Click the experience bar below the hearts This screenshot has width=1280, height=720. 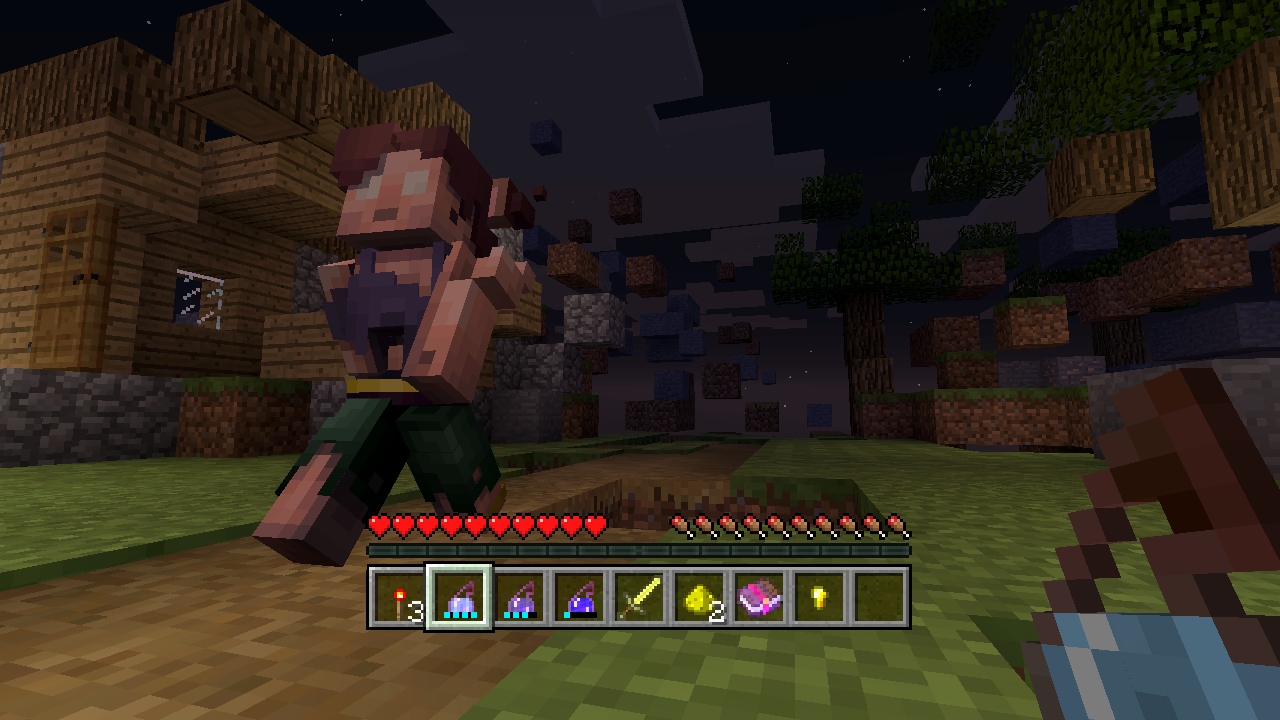(x=640, y=549)
